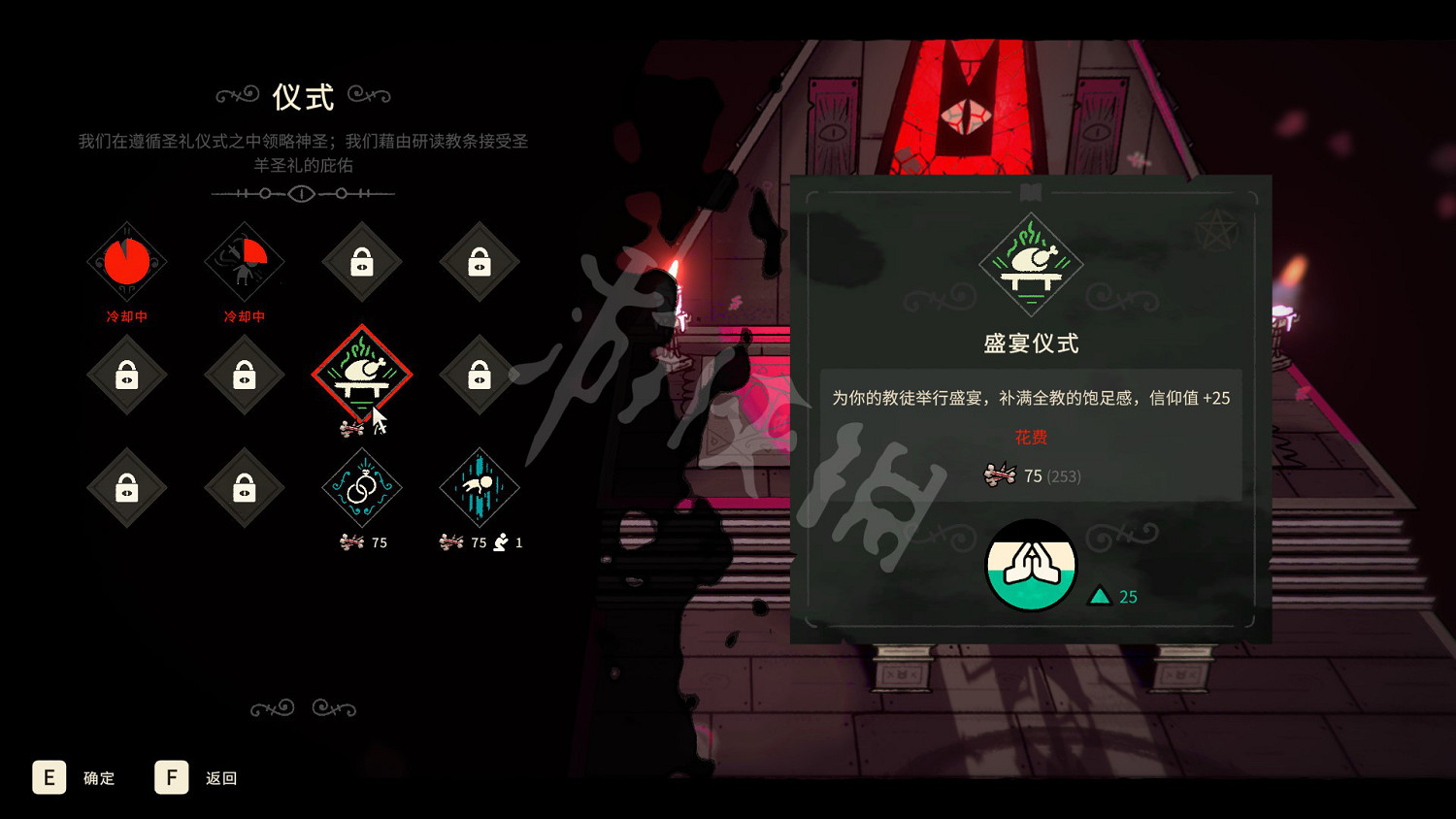The height and width of the screenshot is (819, 1456).
Task: Click the bones cost icon under the feast ritual
Action: coord(347,430)
